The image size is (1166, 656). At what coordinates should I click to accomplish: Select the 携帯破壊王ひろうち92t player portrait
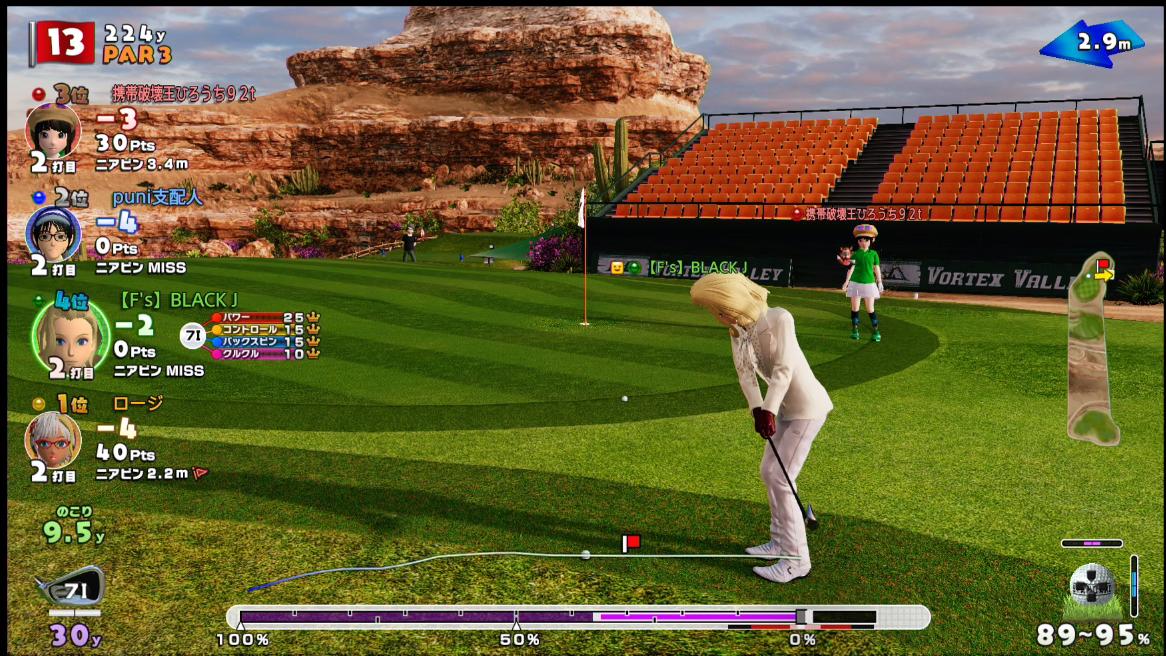pyautogui.click(x=52, y=130)
